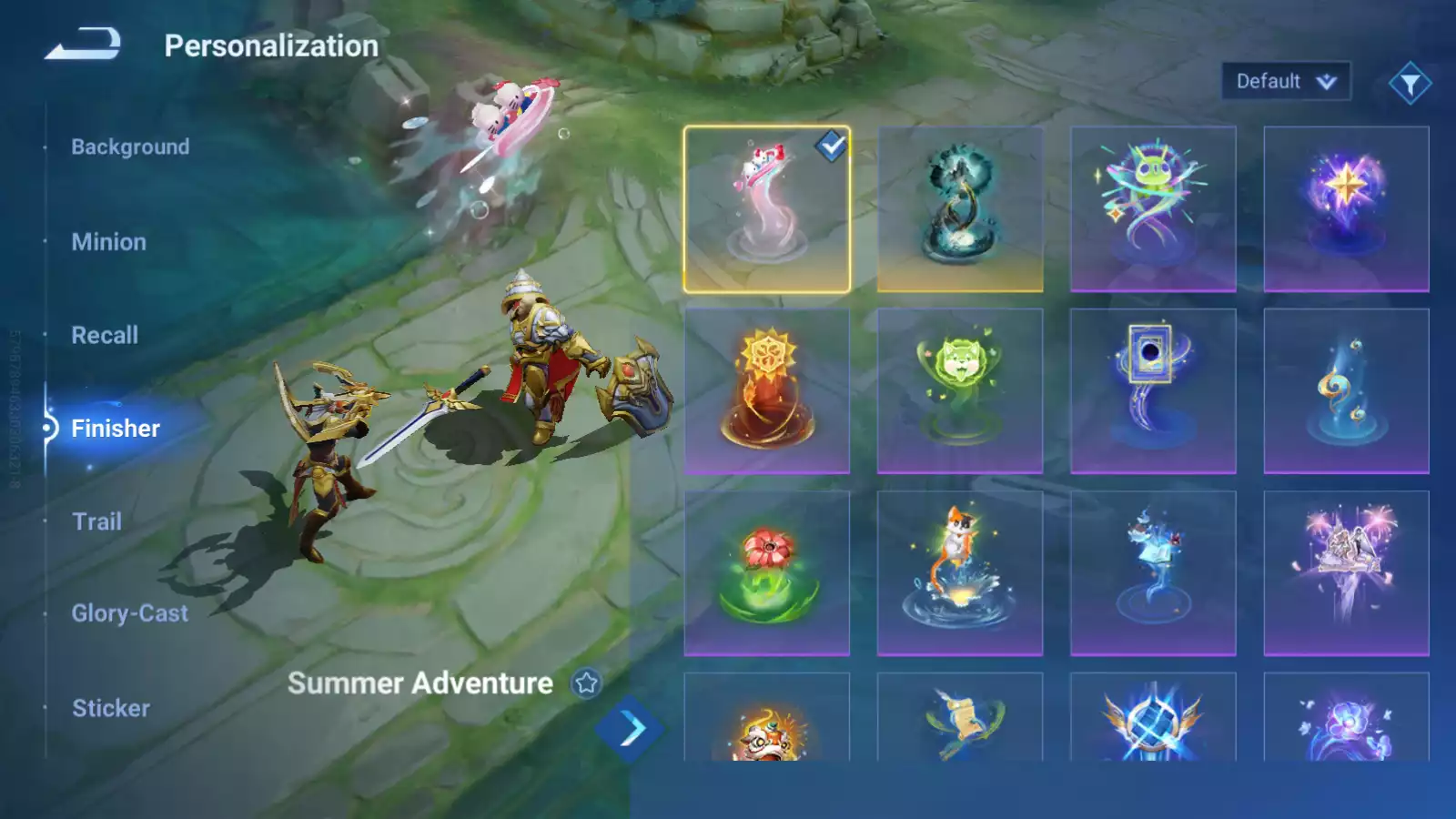Open the funnel filter button

click(x=1410, y=84)
